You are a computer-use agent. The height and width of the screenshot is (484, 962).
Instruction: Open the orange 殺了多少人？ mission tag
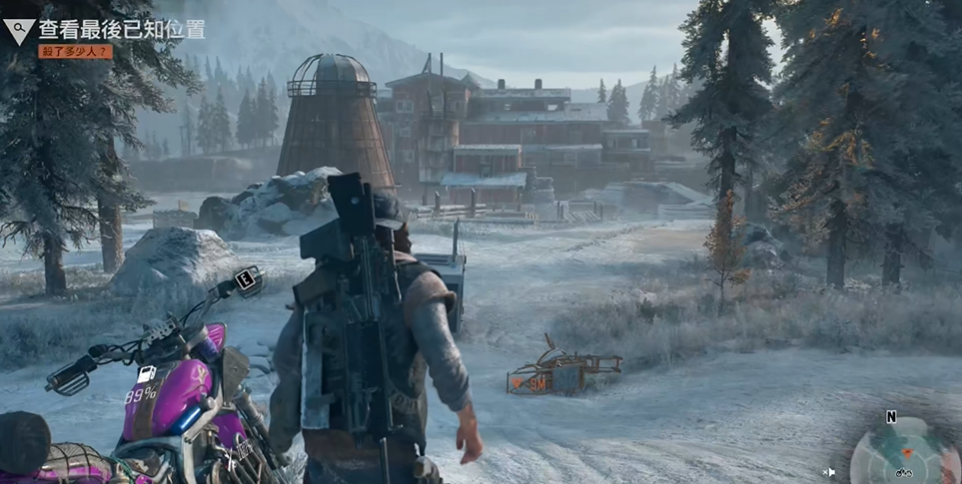[x=75, y=51]
